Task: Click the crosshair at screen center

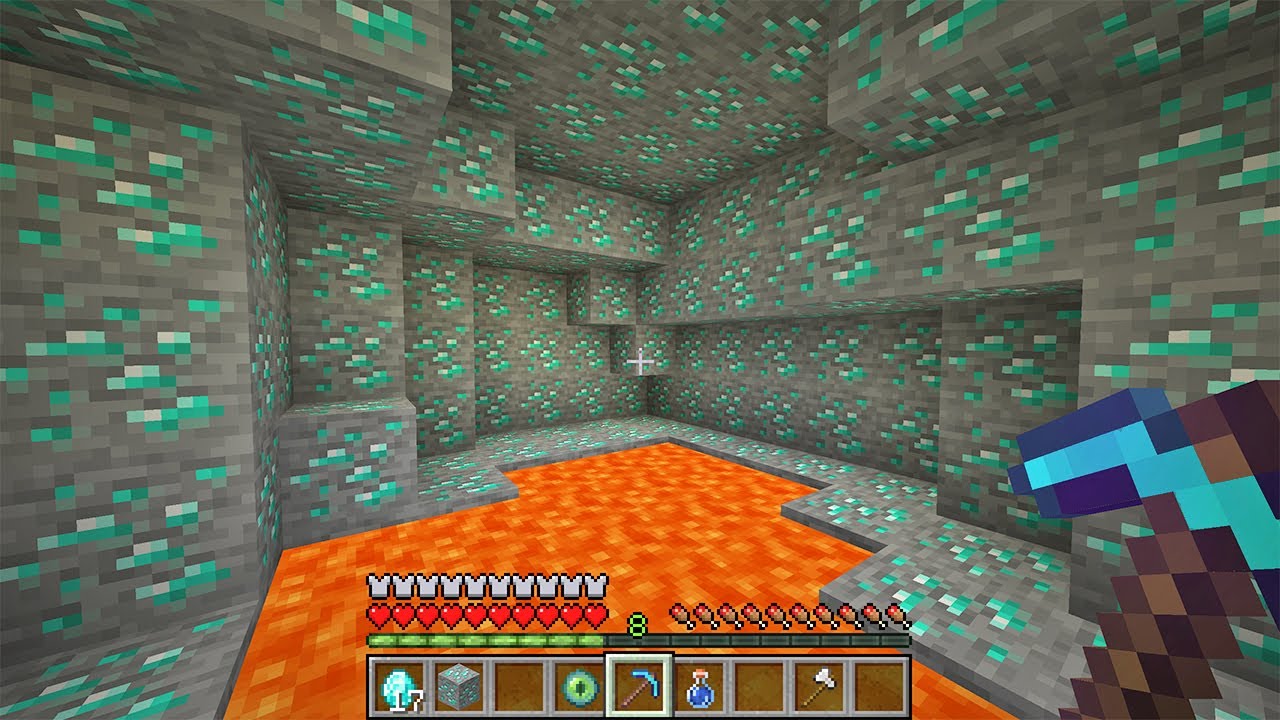Action: (x=640, y=360)
